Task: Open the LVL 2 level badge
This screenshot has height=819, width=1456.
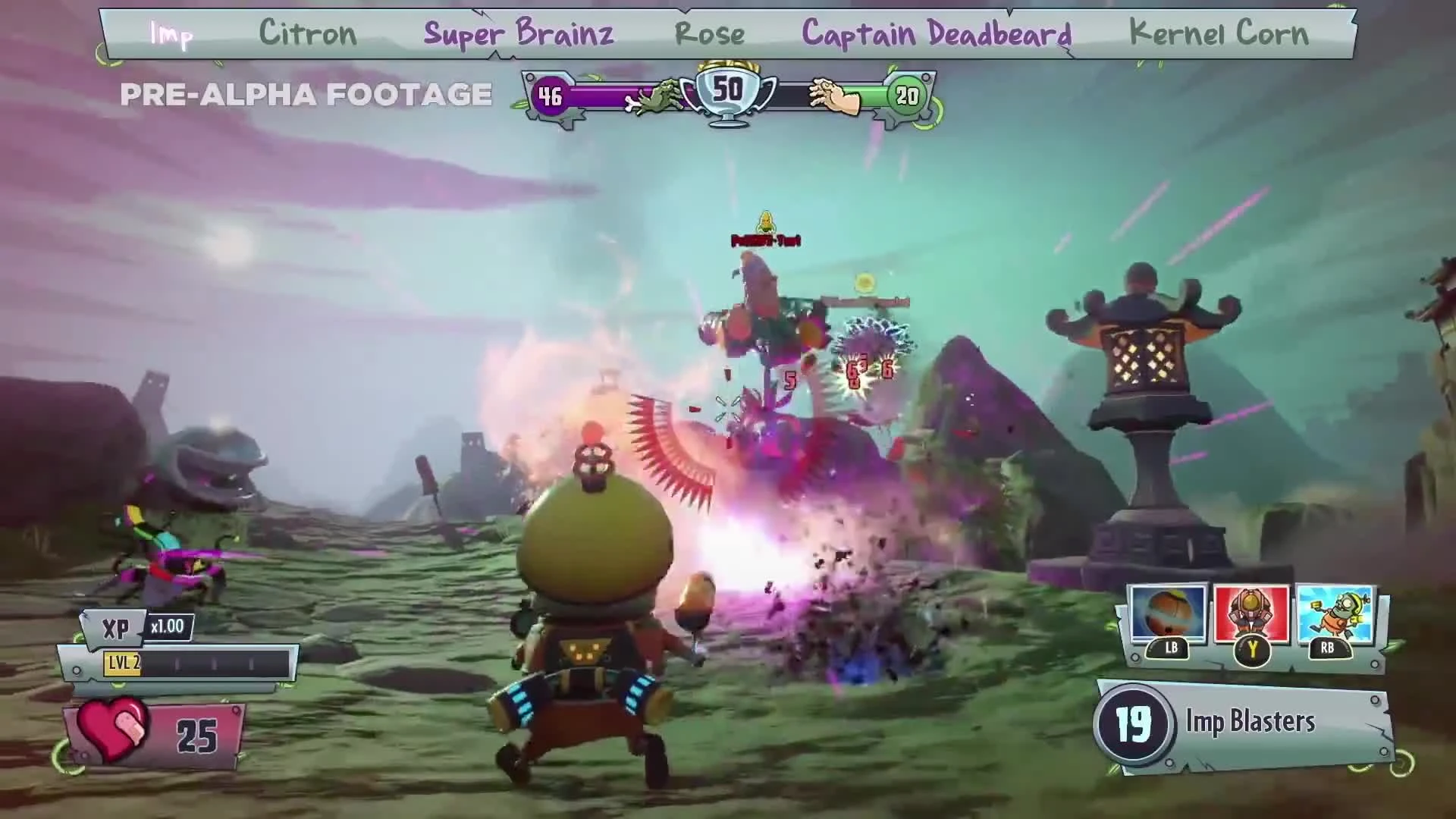Action: click(124, 662)
